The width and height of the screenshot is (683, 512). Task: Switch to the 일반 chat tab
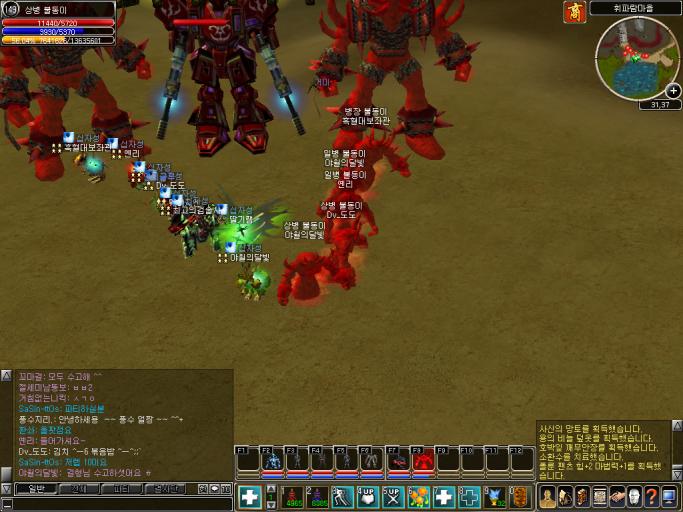click(x=37, y=489)
